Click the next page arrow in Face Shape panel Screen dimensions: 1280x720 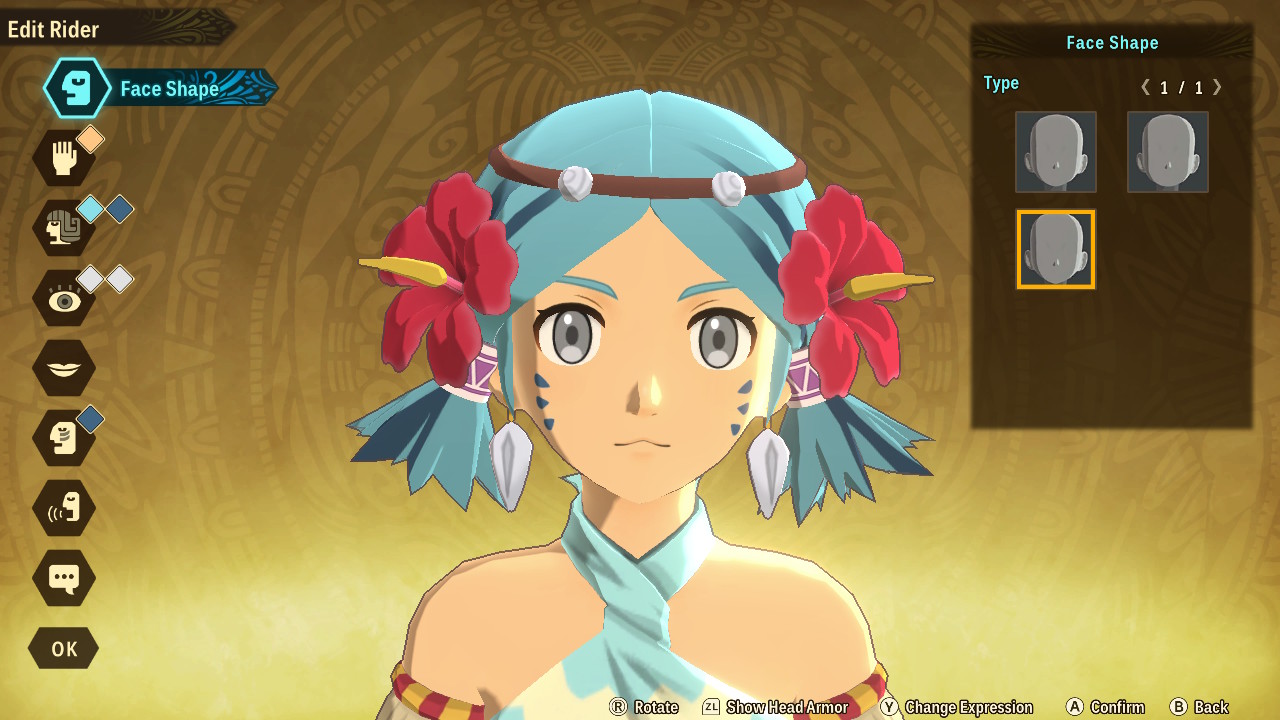click(1218, 88)
